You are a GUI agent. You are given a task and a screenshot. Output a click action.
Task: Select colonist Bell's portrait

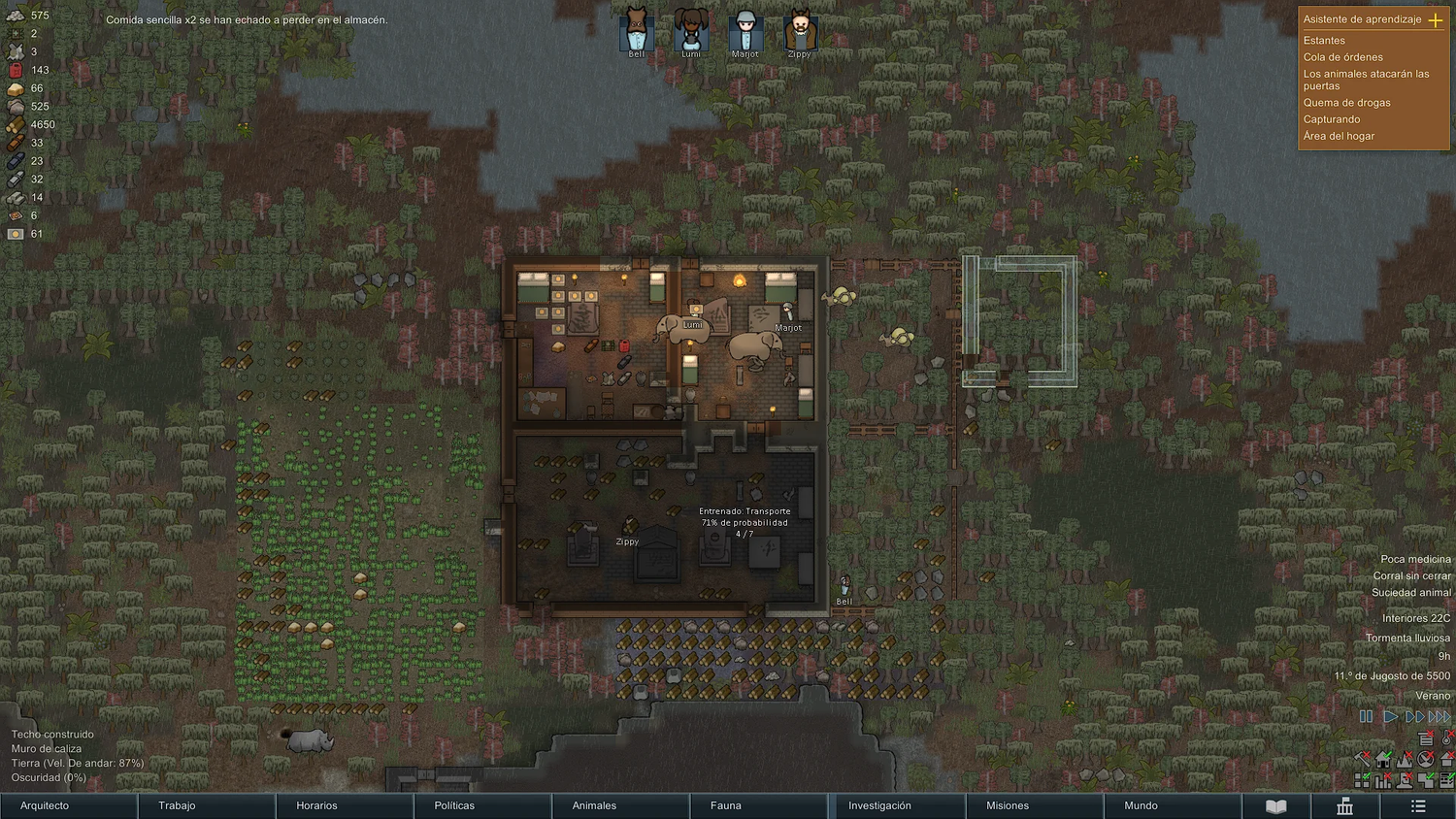tap(637, 31)
